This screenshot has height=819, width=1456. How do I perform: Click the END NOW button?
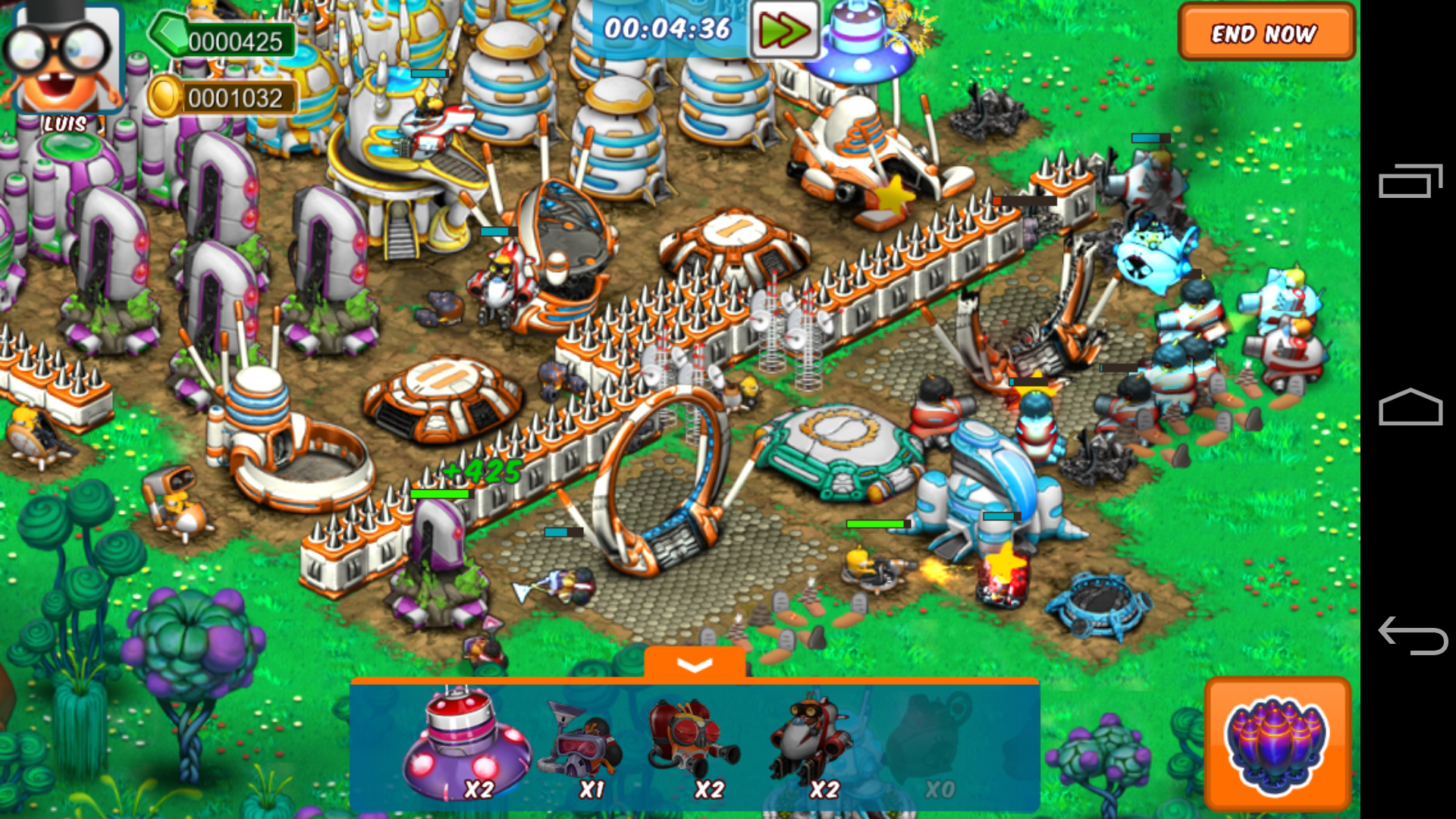click(x=1266, y=33)
